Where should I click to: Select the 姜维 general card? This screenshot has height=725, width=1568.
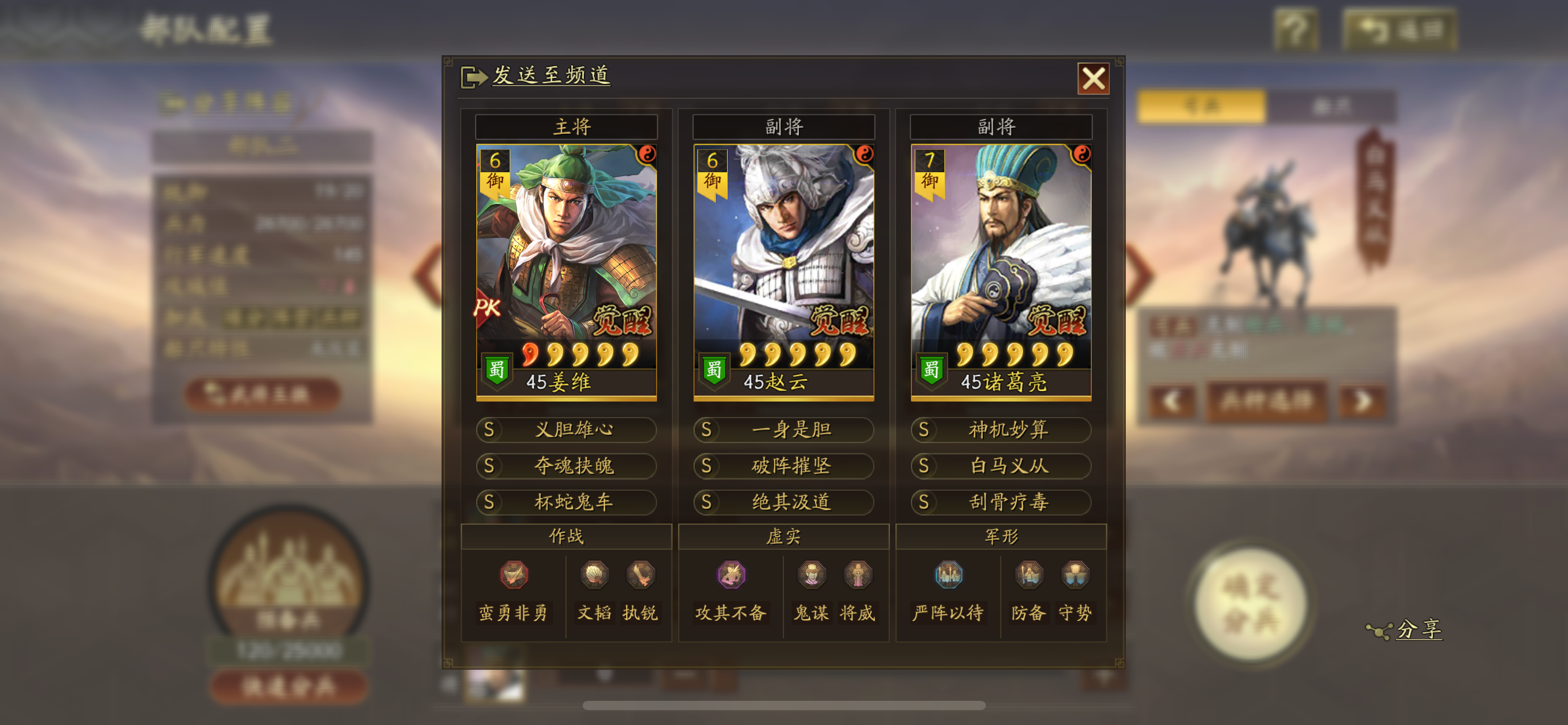tap(566, 271)
